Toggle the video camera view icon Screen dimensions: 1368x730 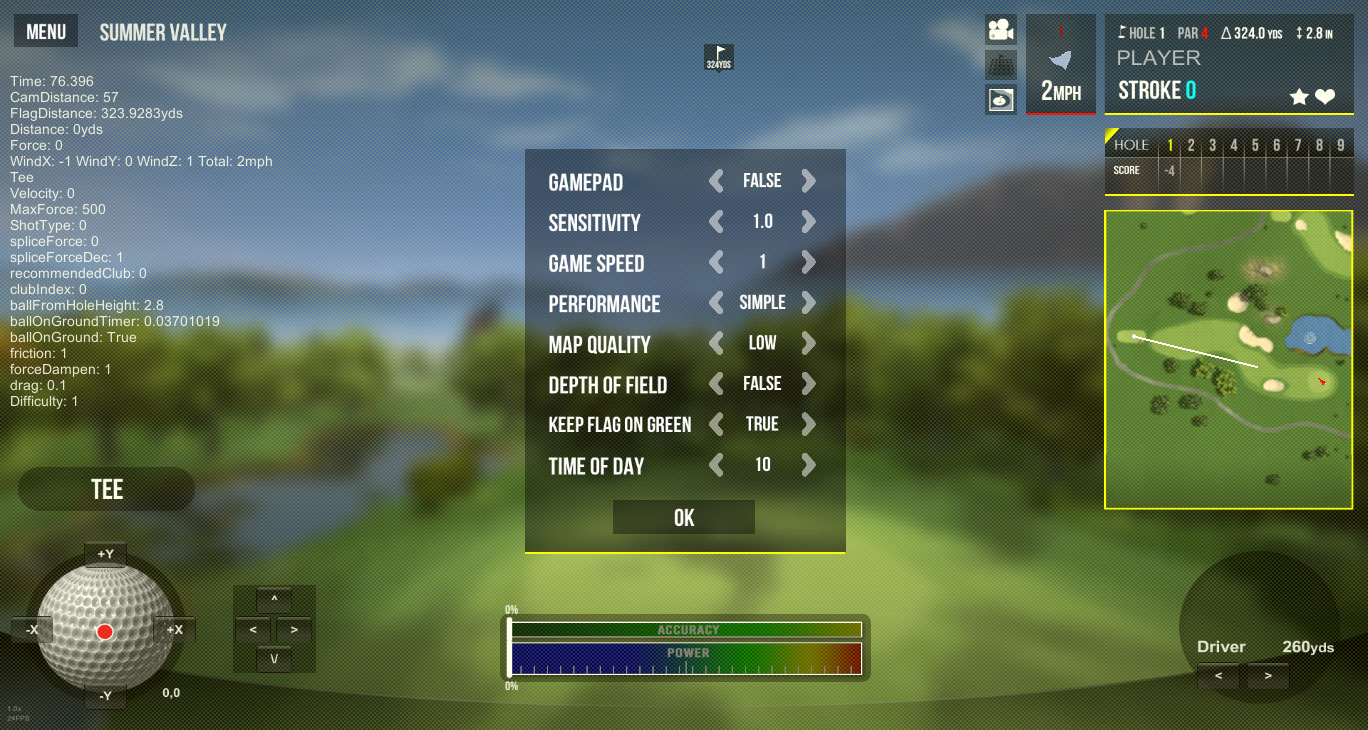[1000, 30]
